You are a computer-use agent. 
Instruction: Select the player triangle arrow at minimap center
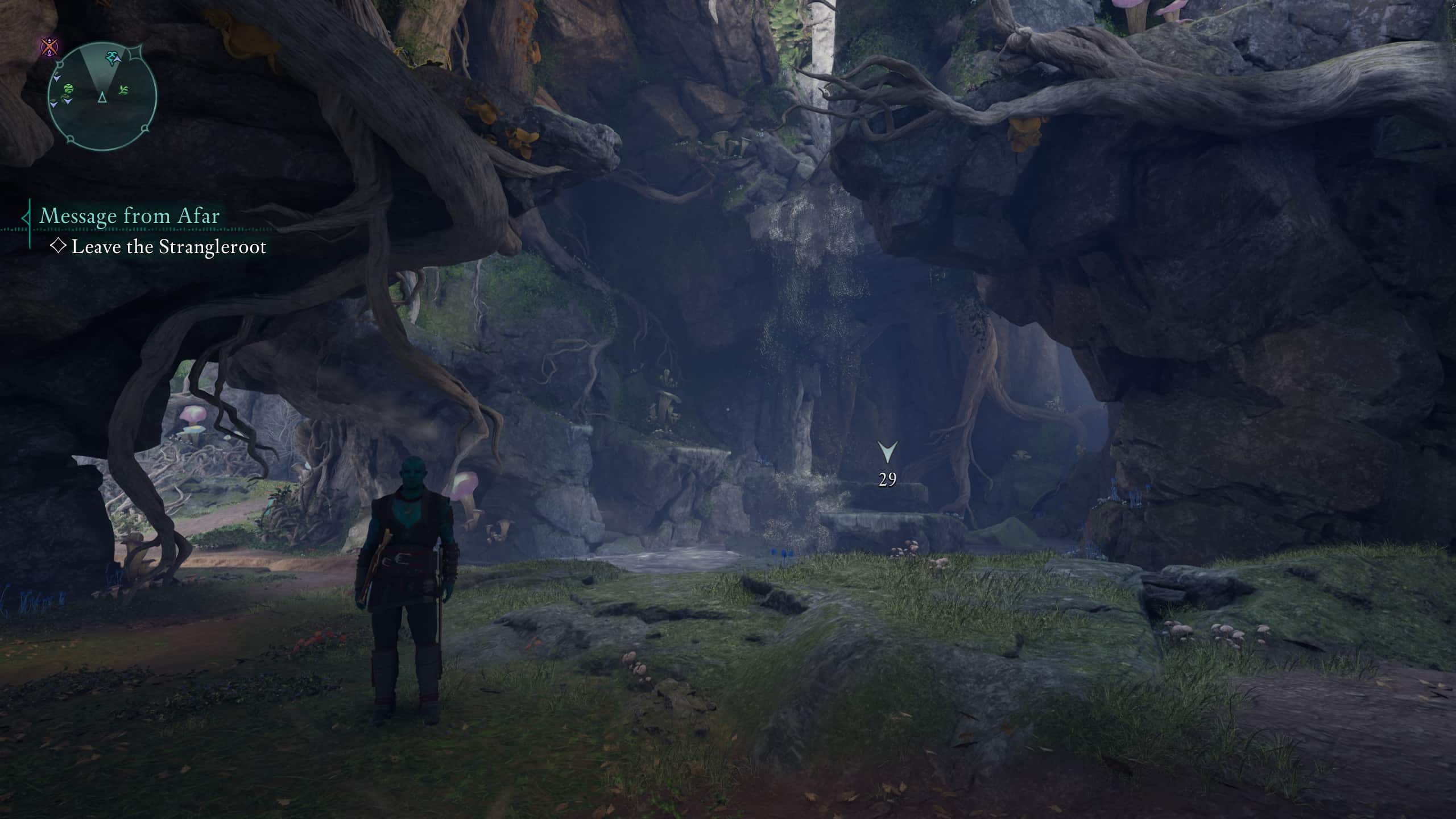coord(102,98)
